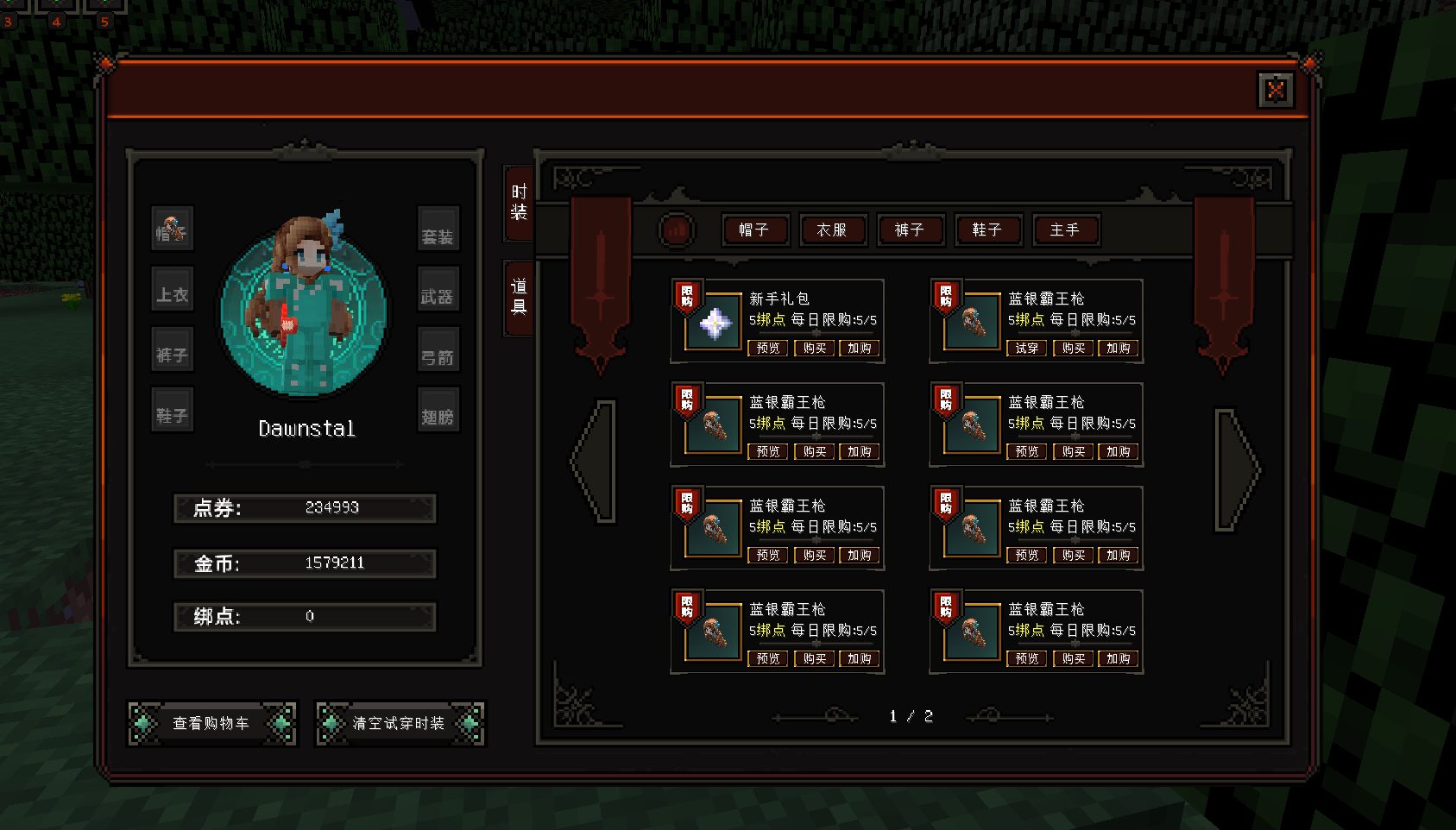The height and width of the screenshot is (830, 1456).
Task: Open the 鞋子 category
Action: click(x=986, y=230)
